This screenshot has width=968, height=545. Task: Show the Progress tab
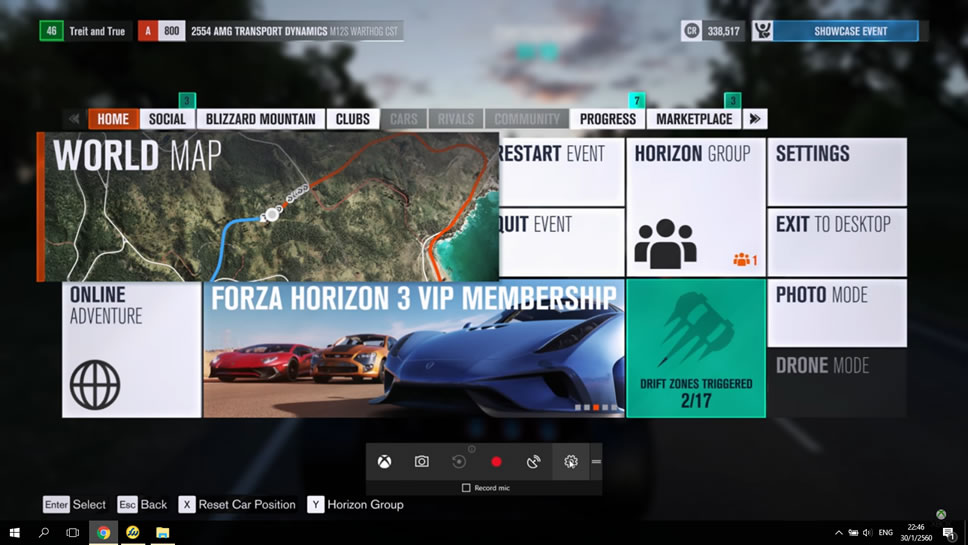click(607, 119)
